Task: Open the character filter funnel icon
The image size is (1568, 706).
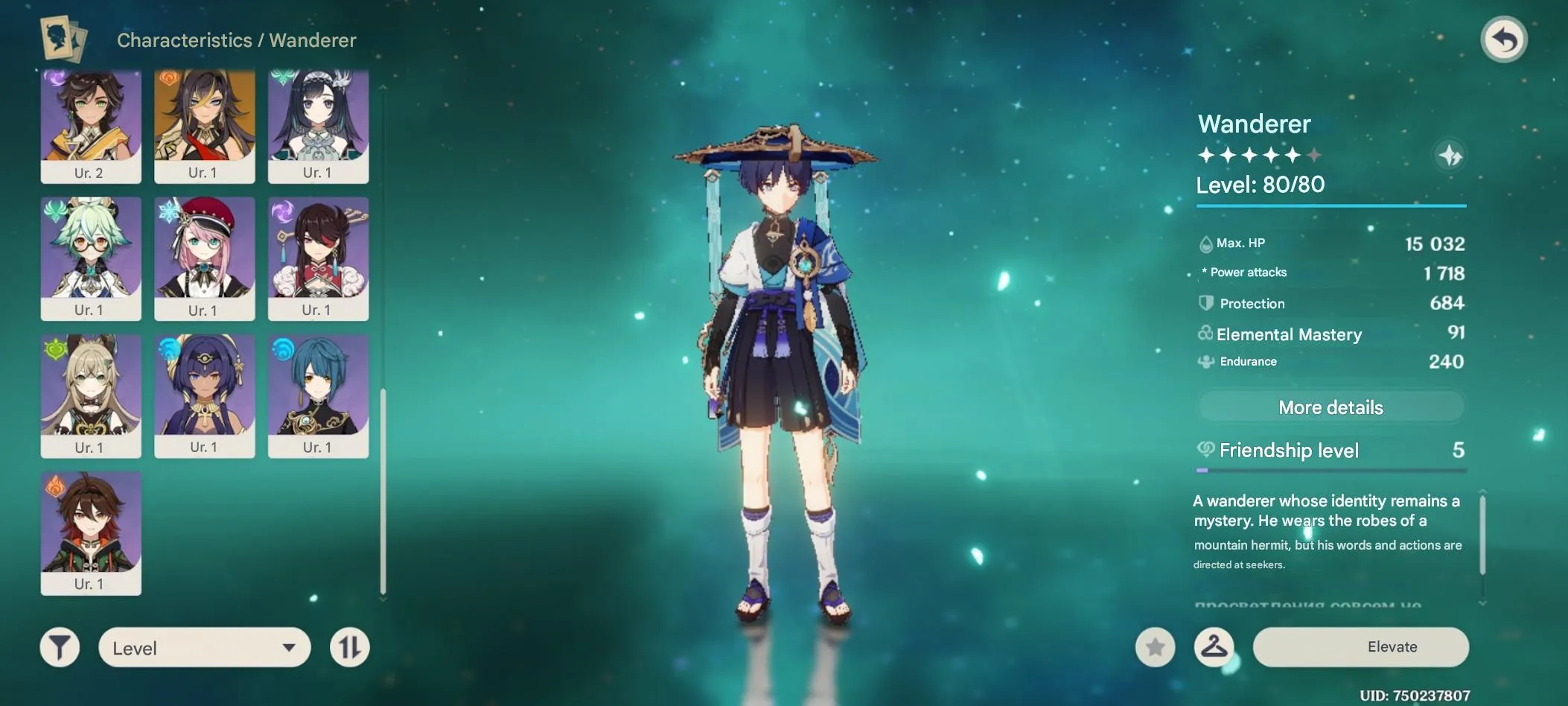Action: pyautogui.click(x=60, y=646)
